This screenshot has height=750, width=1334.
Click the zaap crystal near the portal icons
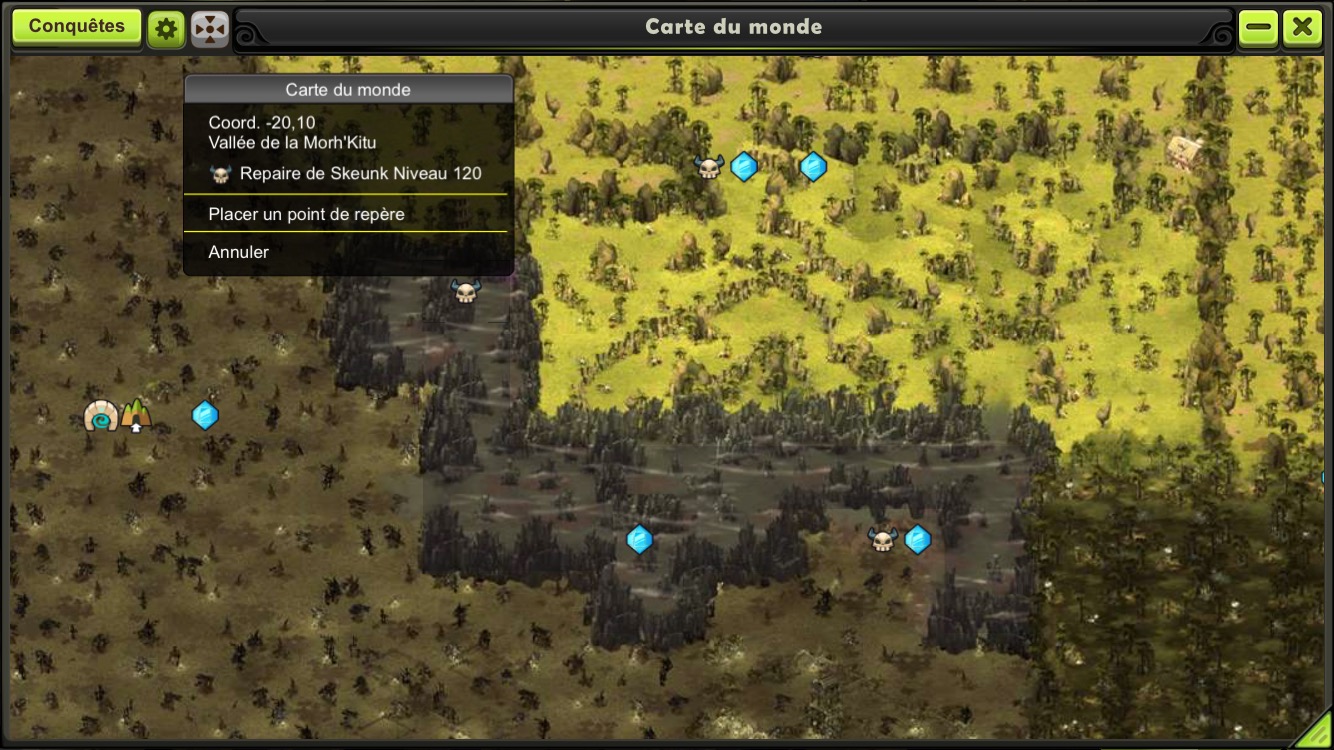pos(205,414)
